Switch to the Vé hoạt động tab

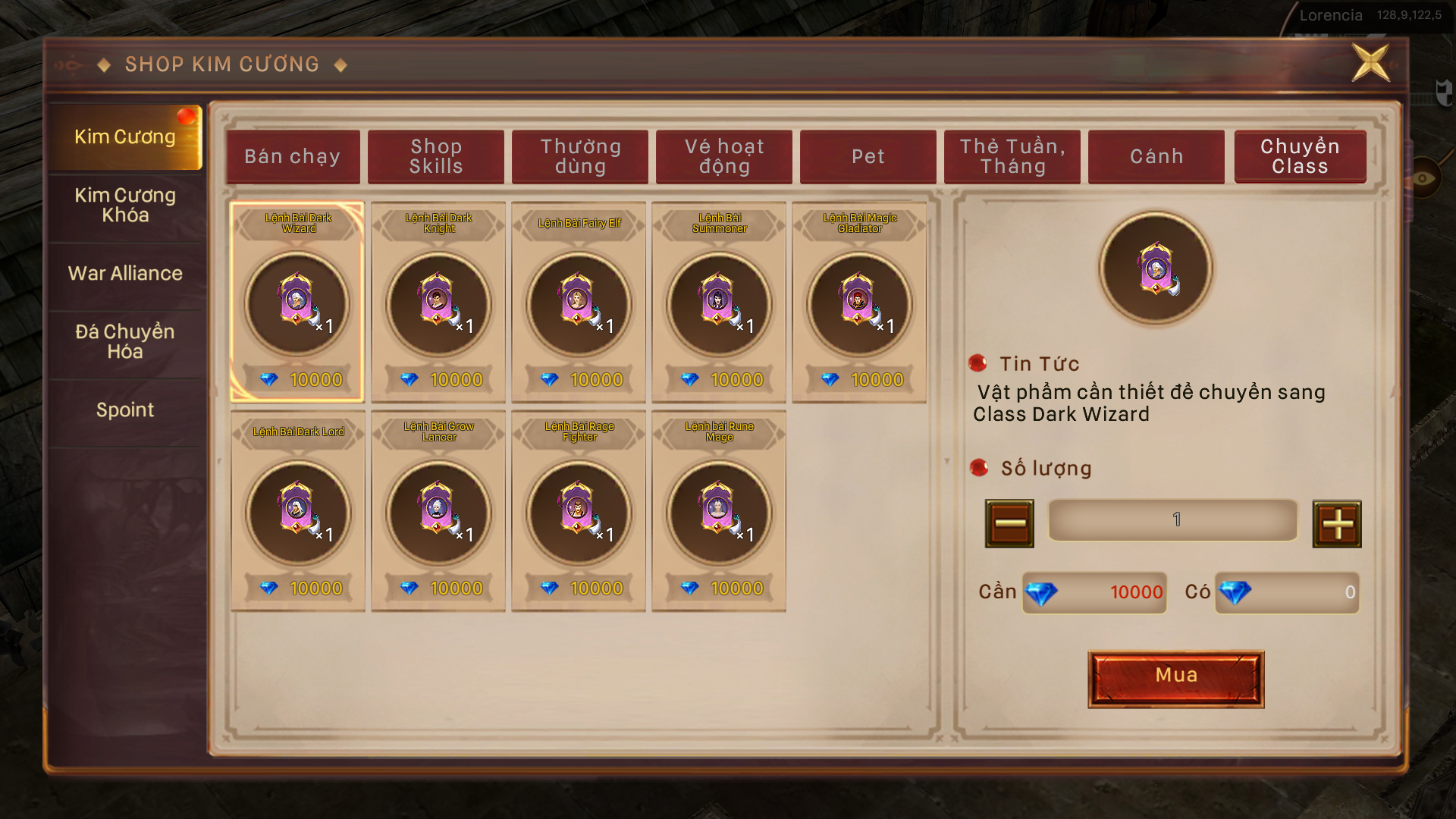724,157
